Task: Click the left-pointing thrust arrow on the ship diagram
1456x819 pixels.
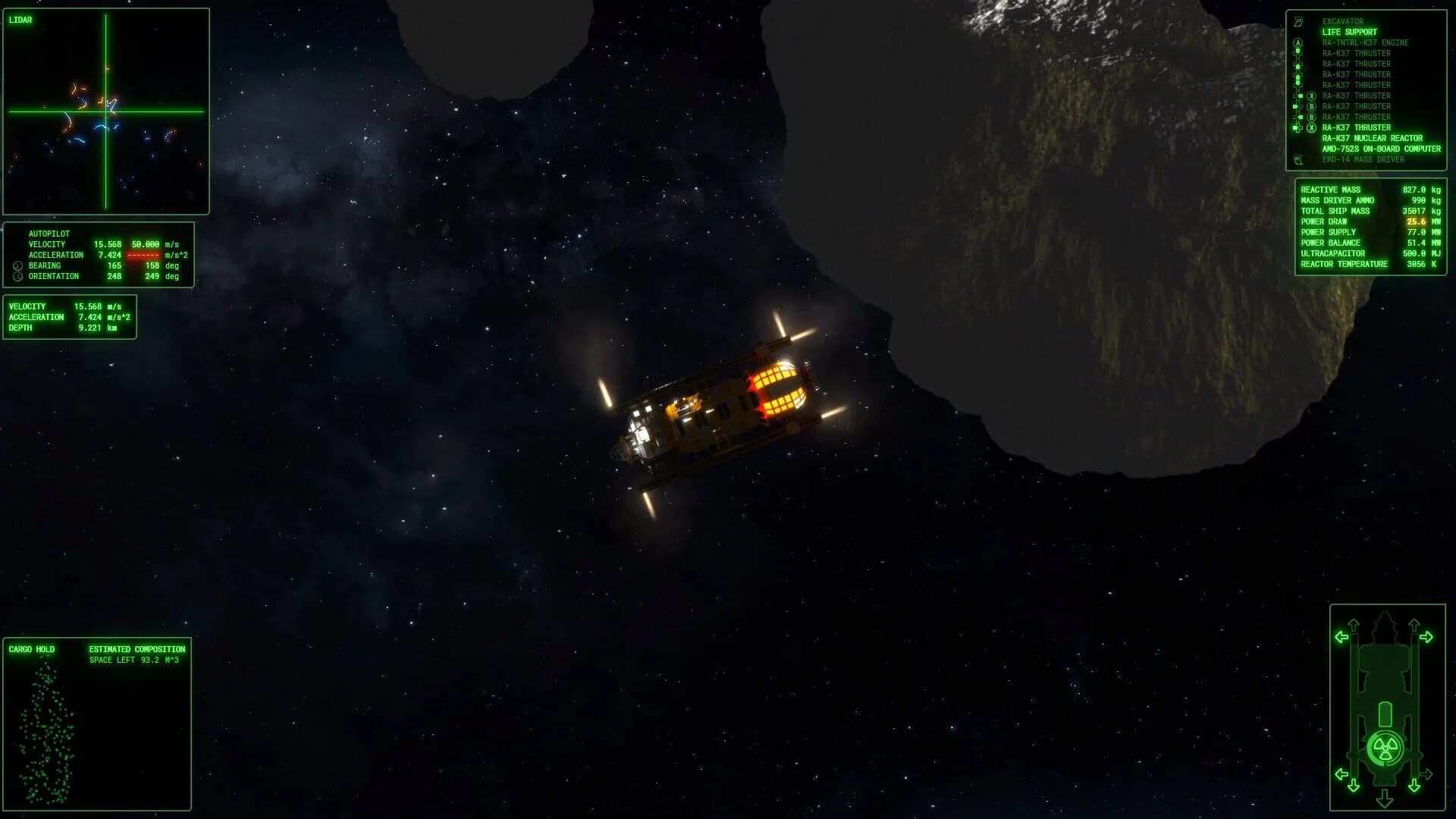Action: tap(1341, 637)
